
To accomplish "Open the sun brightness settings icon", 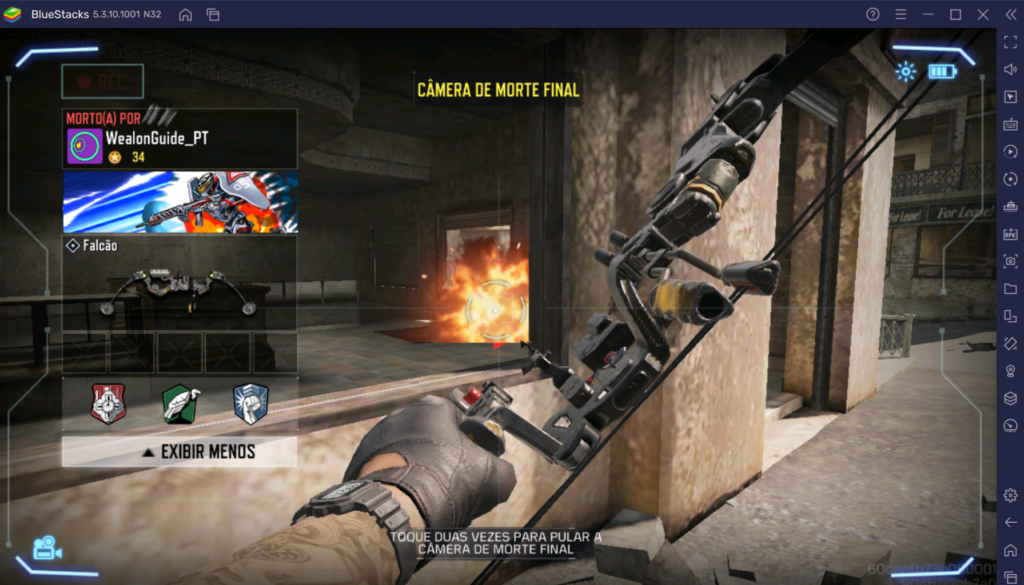I will [x=906, y=71].
